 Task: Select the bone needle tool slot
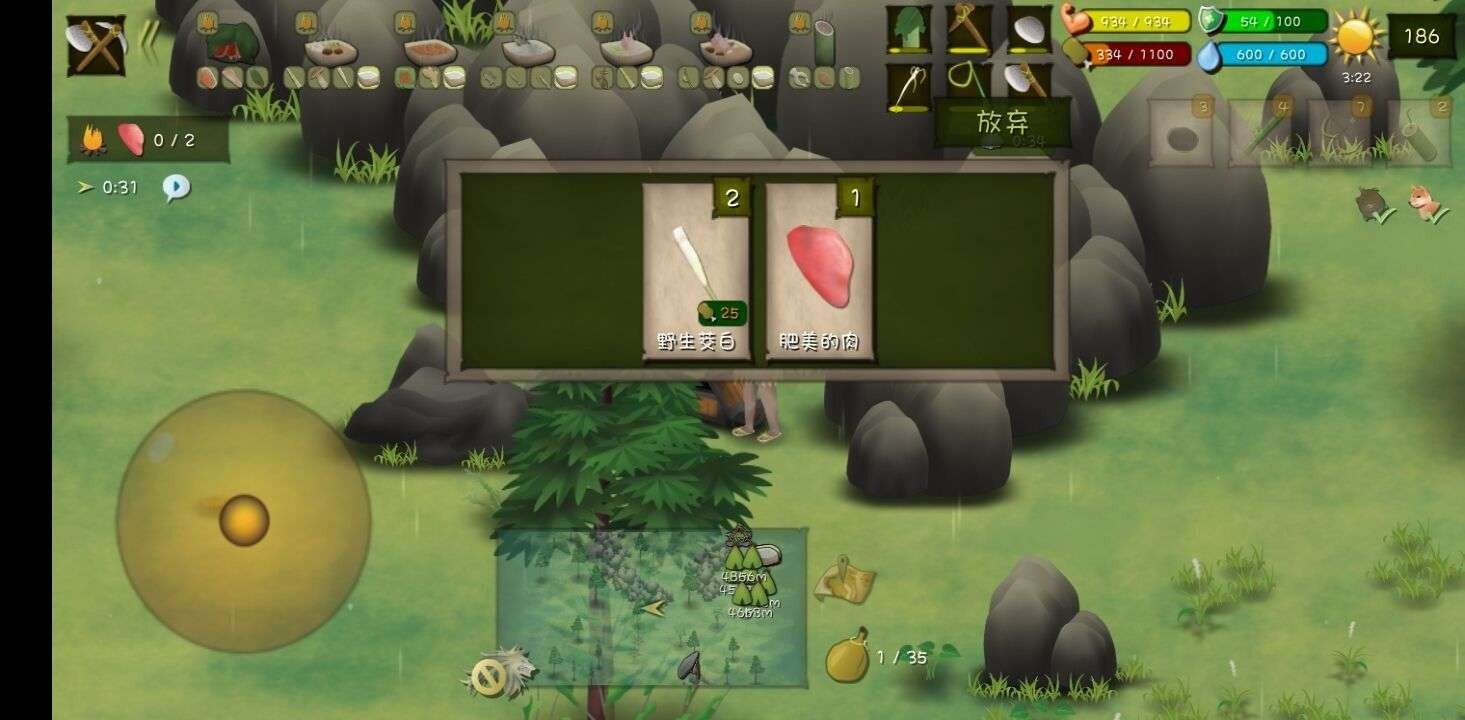908,86
